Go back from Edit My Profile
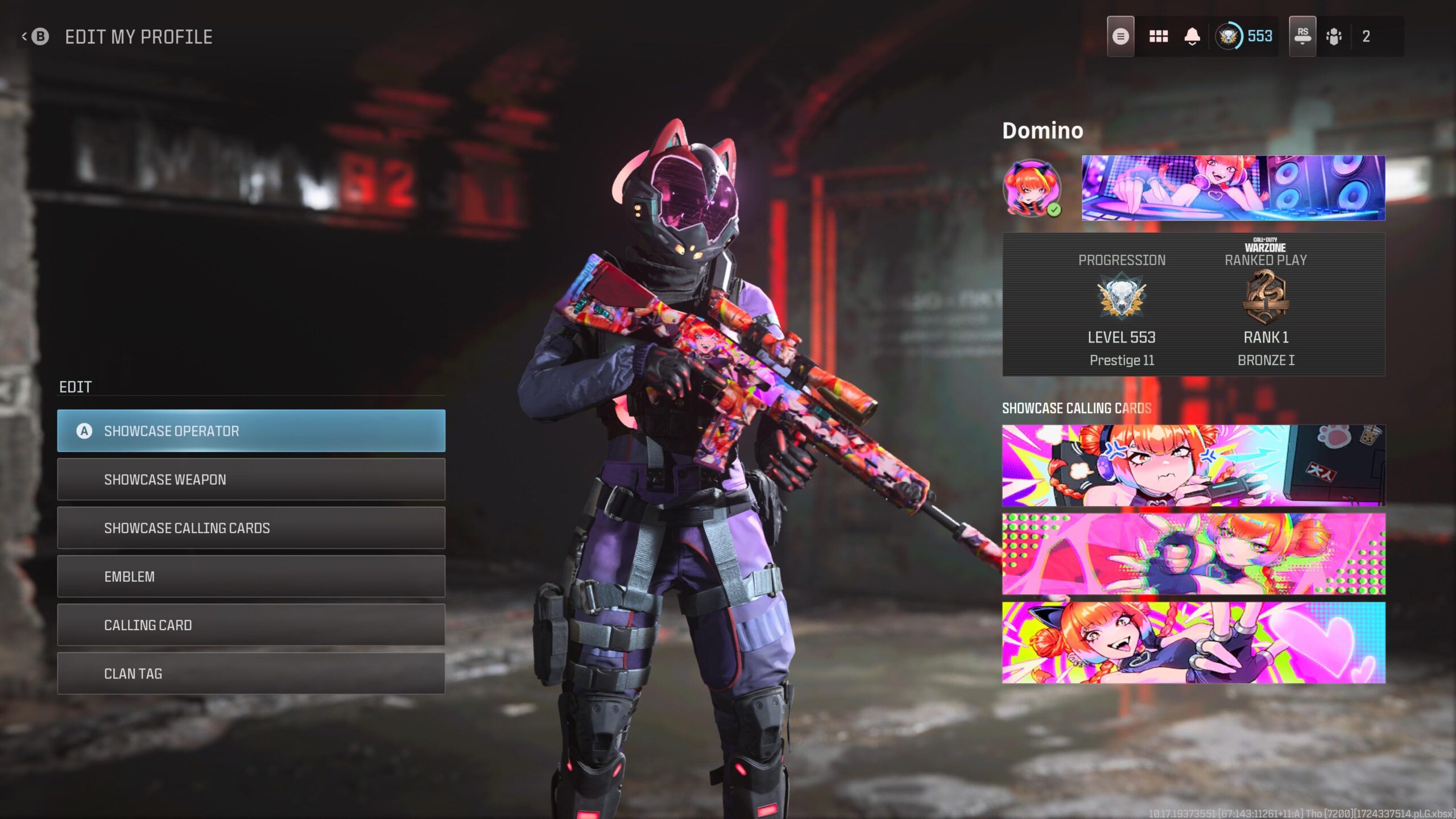Screen dimensions: 1456x819 tap(36, 37)
